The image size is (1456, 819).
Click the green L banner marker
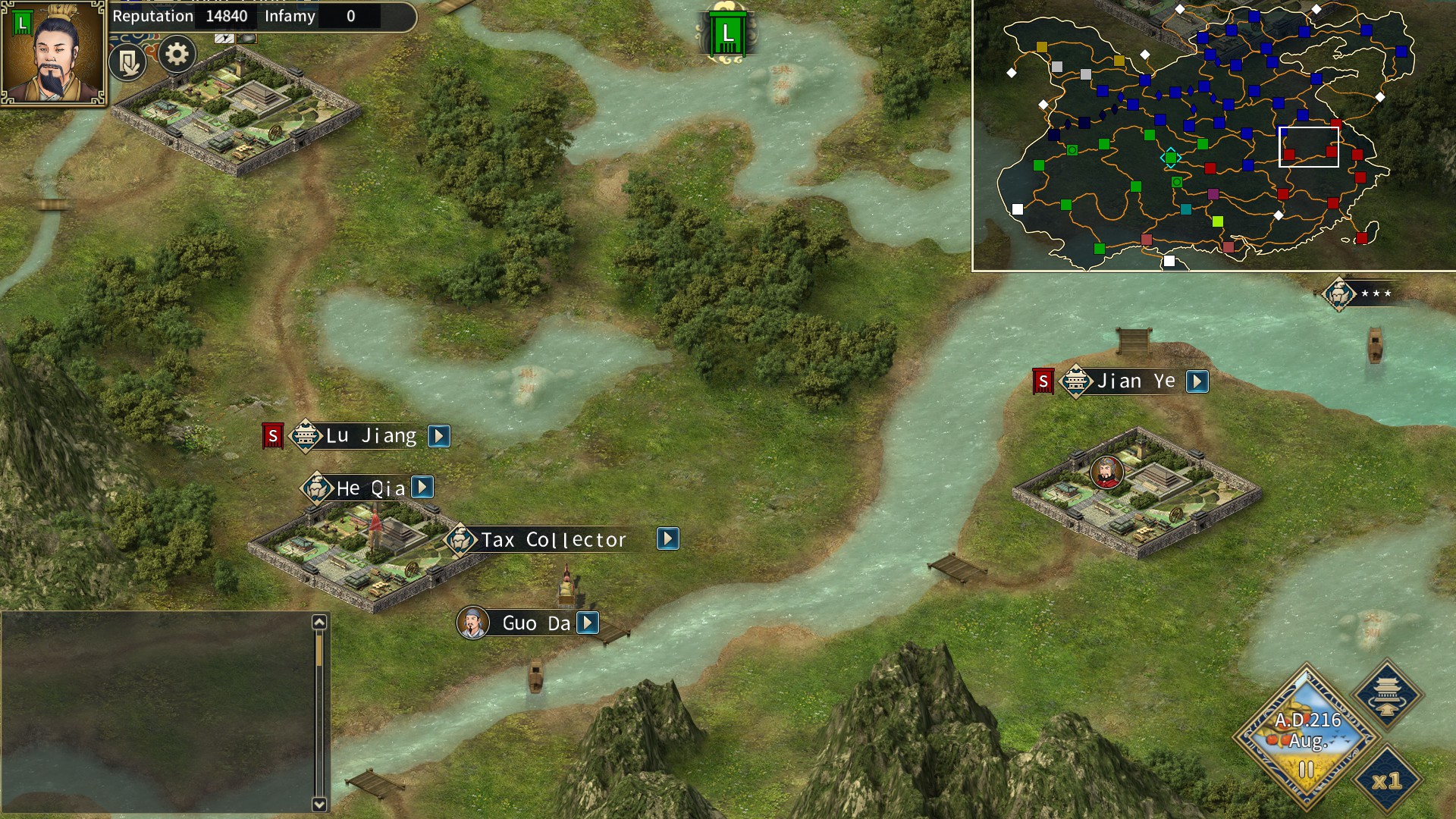[727, 34]
